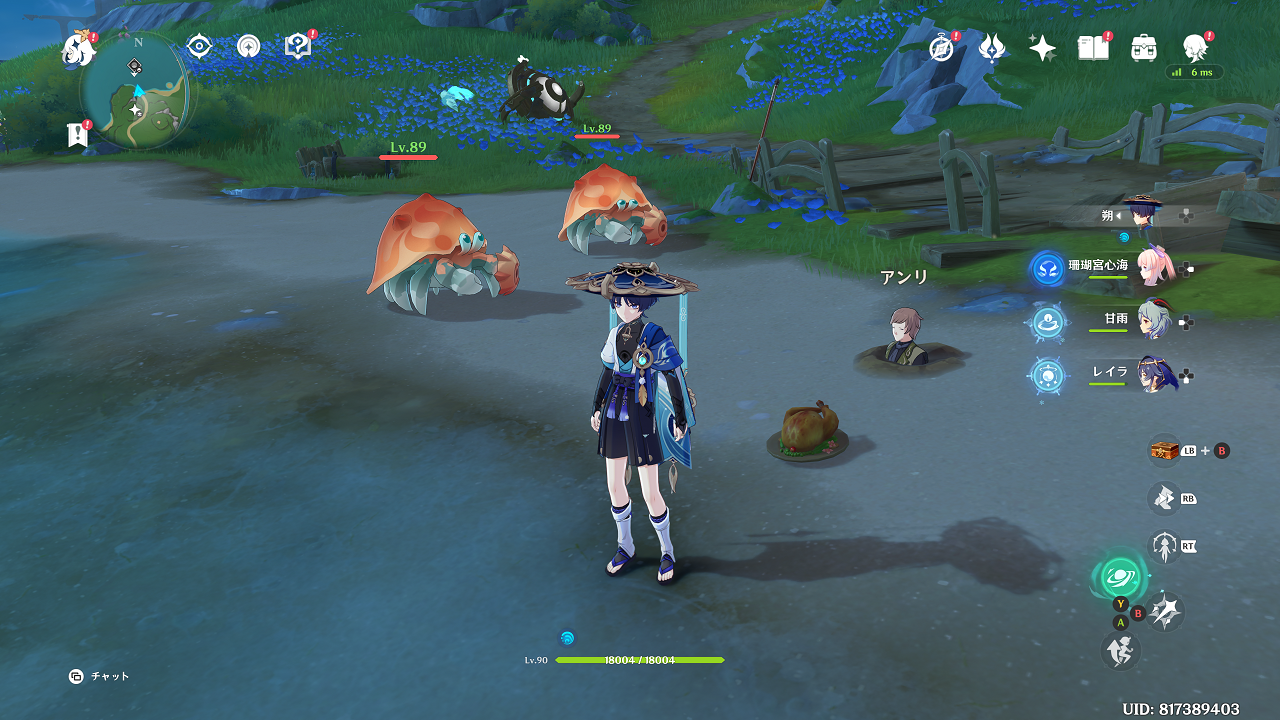Screen dimensions: 1280x720
Task: Open the adventurer handbook book icon
Action: [x=1092, y=47]
